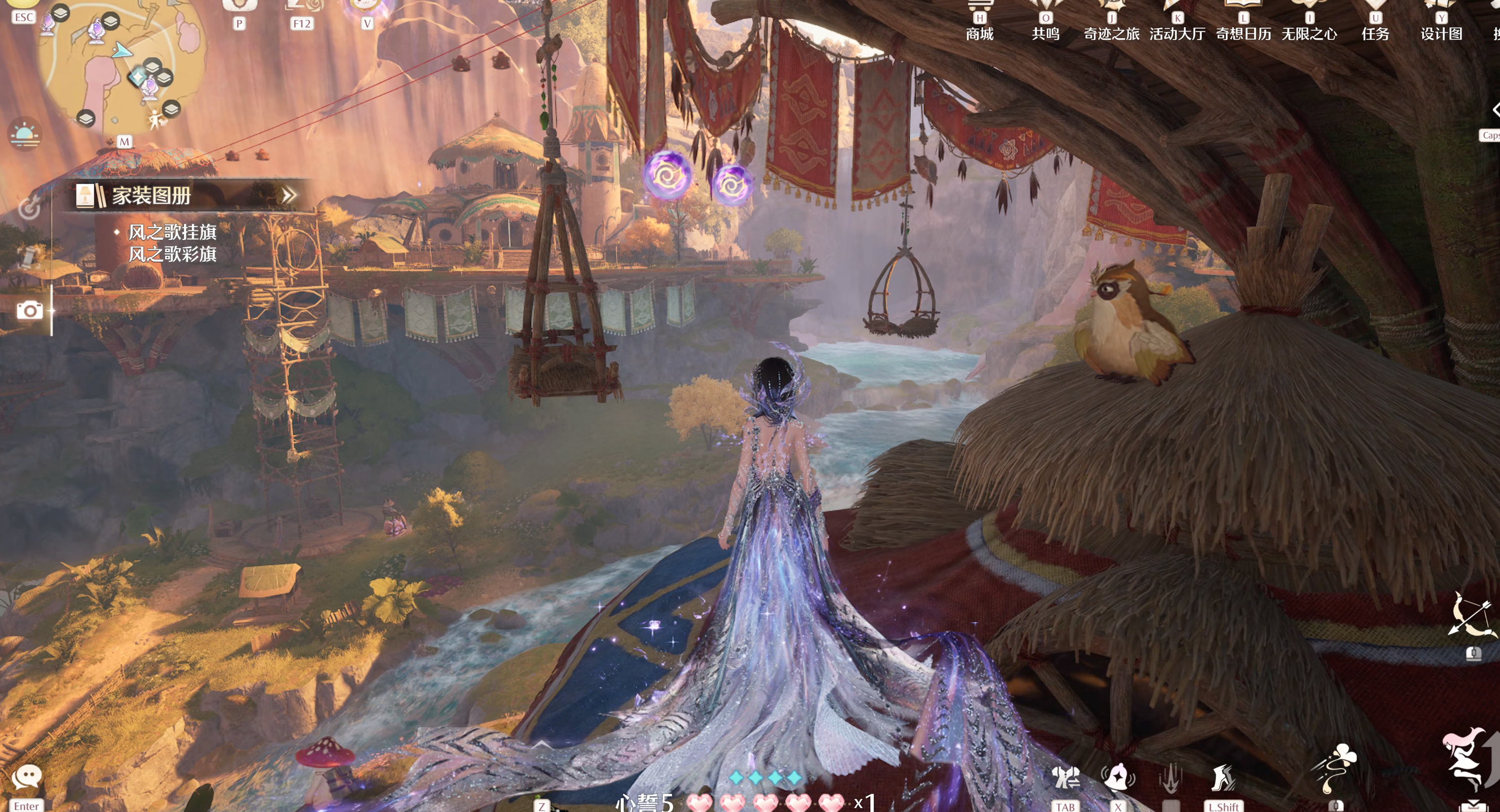Viewport: 1500px width, 812px height.
Task: Activate the ringing bell ability
Action: coord(1118,778)
